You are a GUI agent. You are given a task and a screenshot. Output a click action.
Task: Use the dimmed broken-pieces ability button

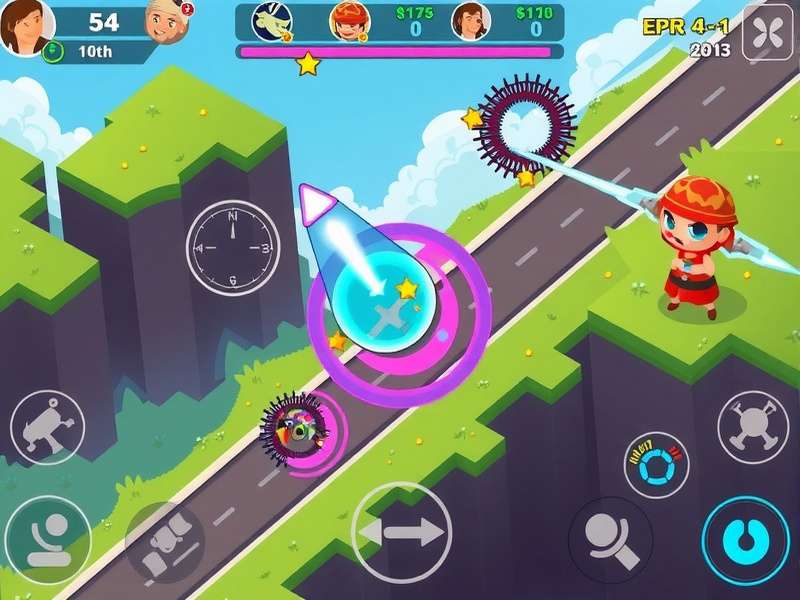[x=165, y=541]
